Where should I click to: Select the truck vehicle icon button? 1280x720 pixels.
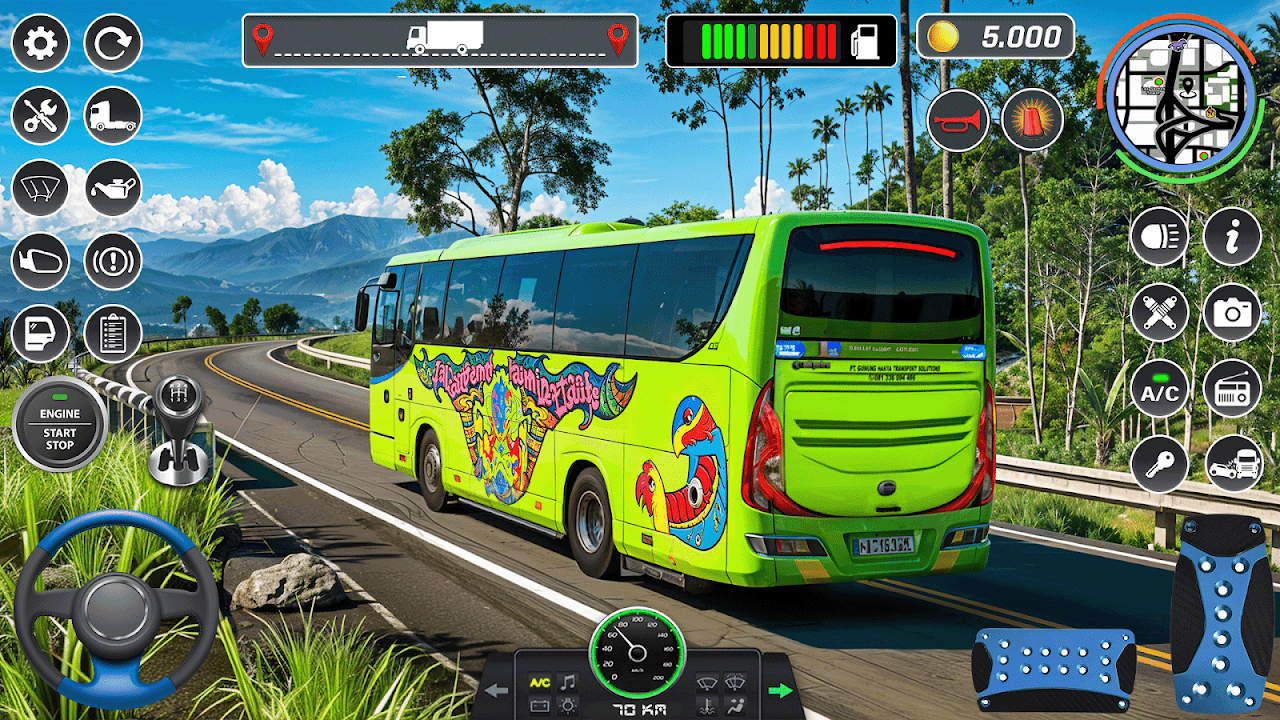click(x=113, y=115)
